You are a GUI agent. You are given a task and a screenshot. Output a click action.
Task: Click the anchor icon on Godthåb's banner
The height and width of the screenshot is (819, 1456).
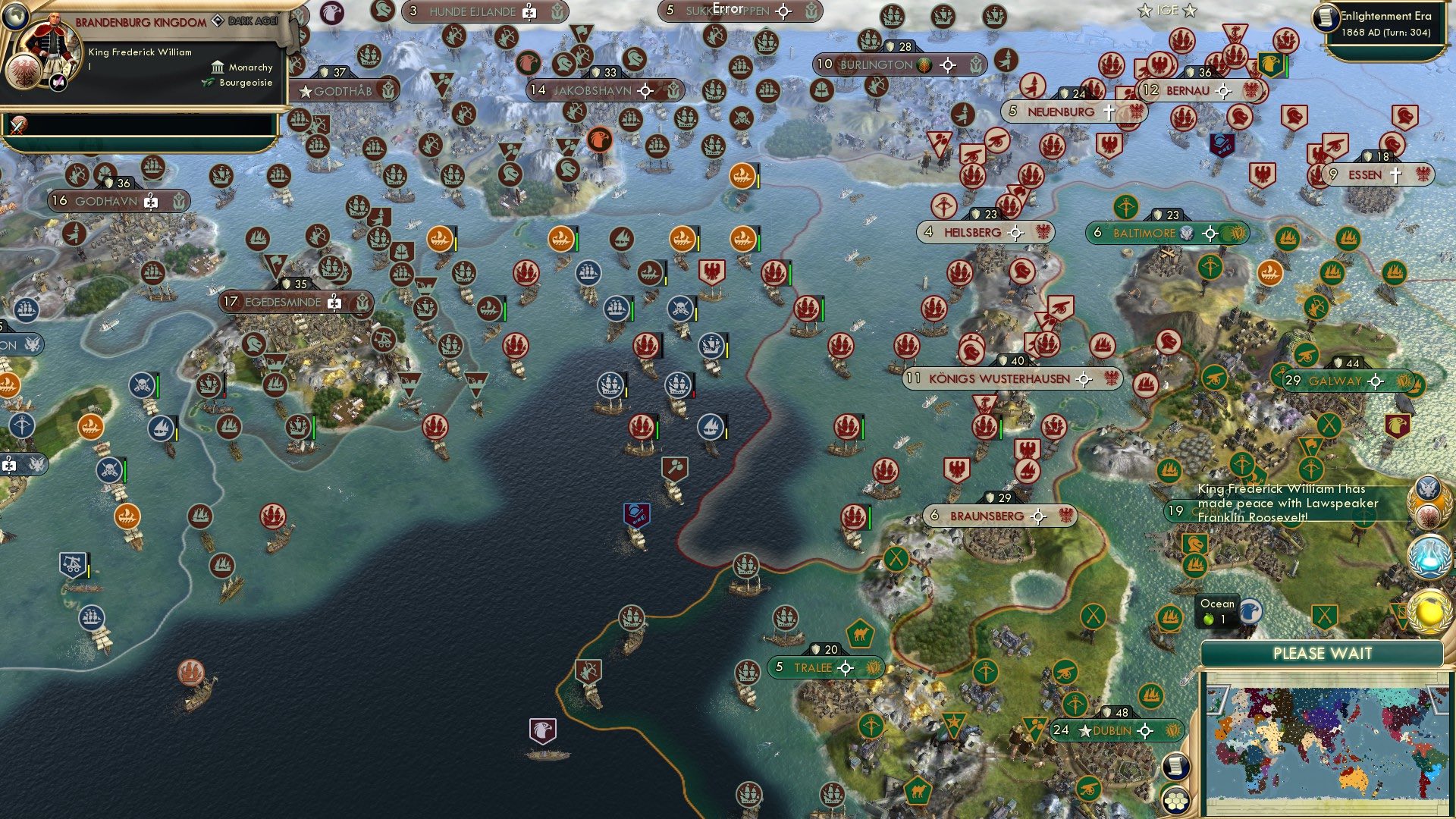point(389,89)
